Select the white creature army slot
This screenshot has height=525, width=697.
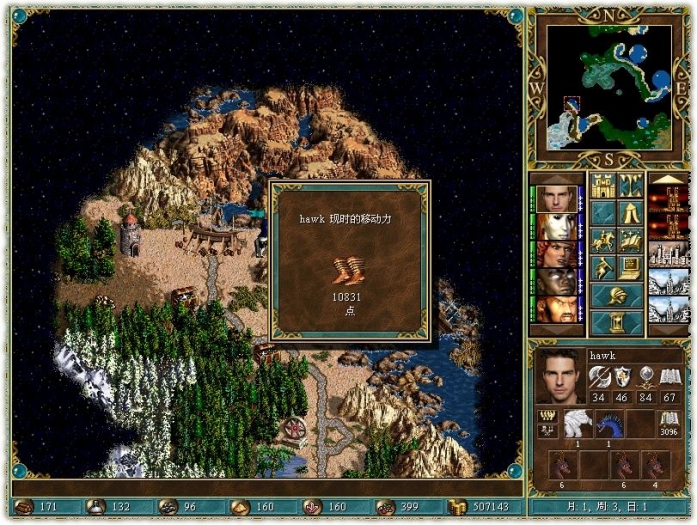click(577, 423)
